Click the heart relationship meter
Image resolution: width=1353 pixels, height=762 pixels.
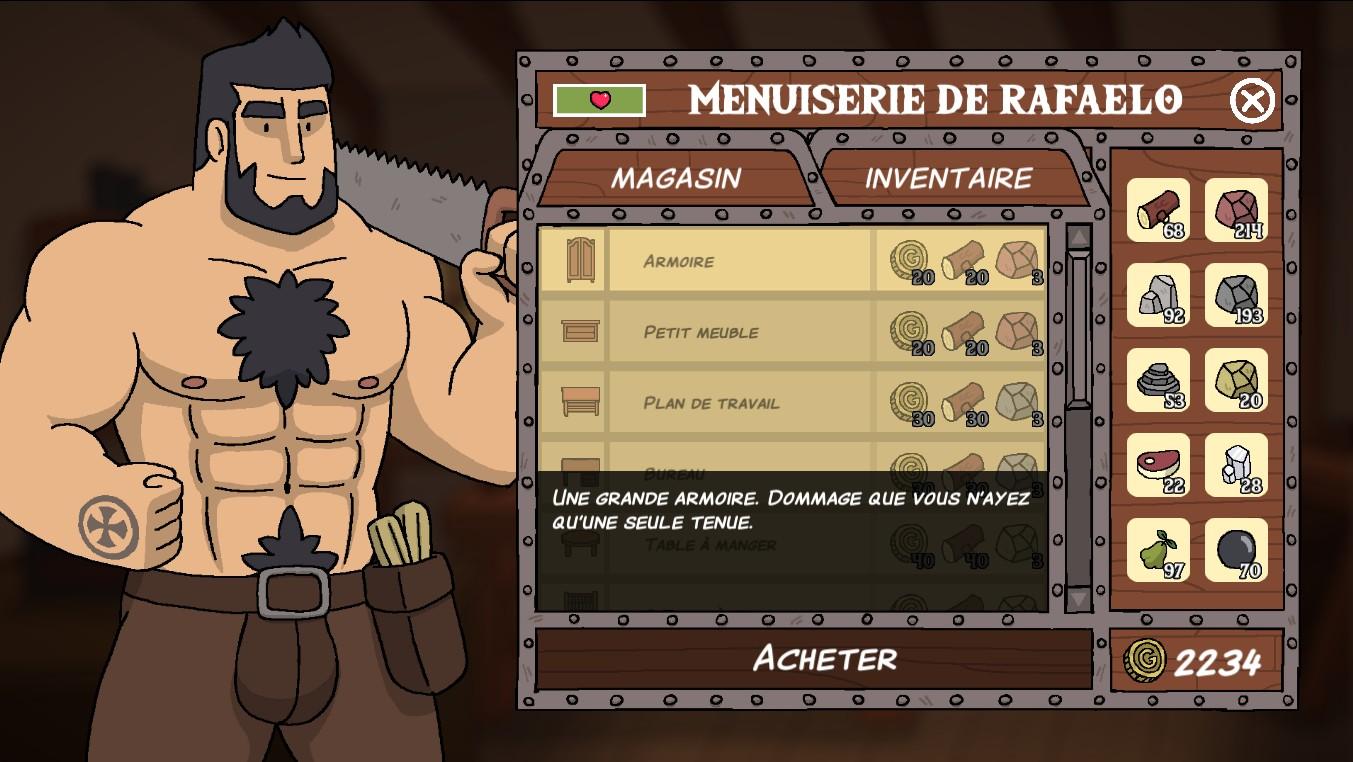[599, 100]
